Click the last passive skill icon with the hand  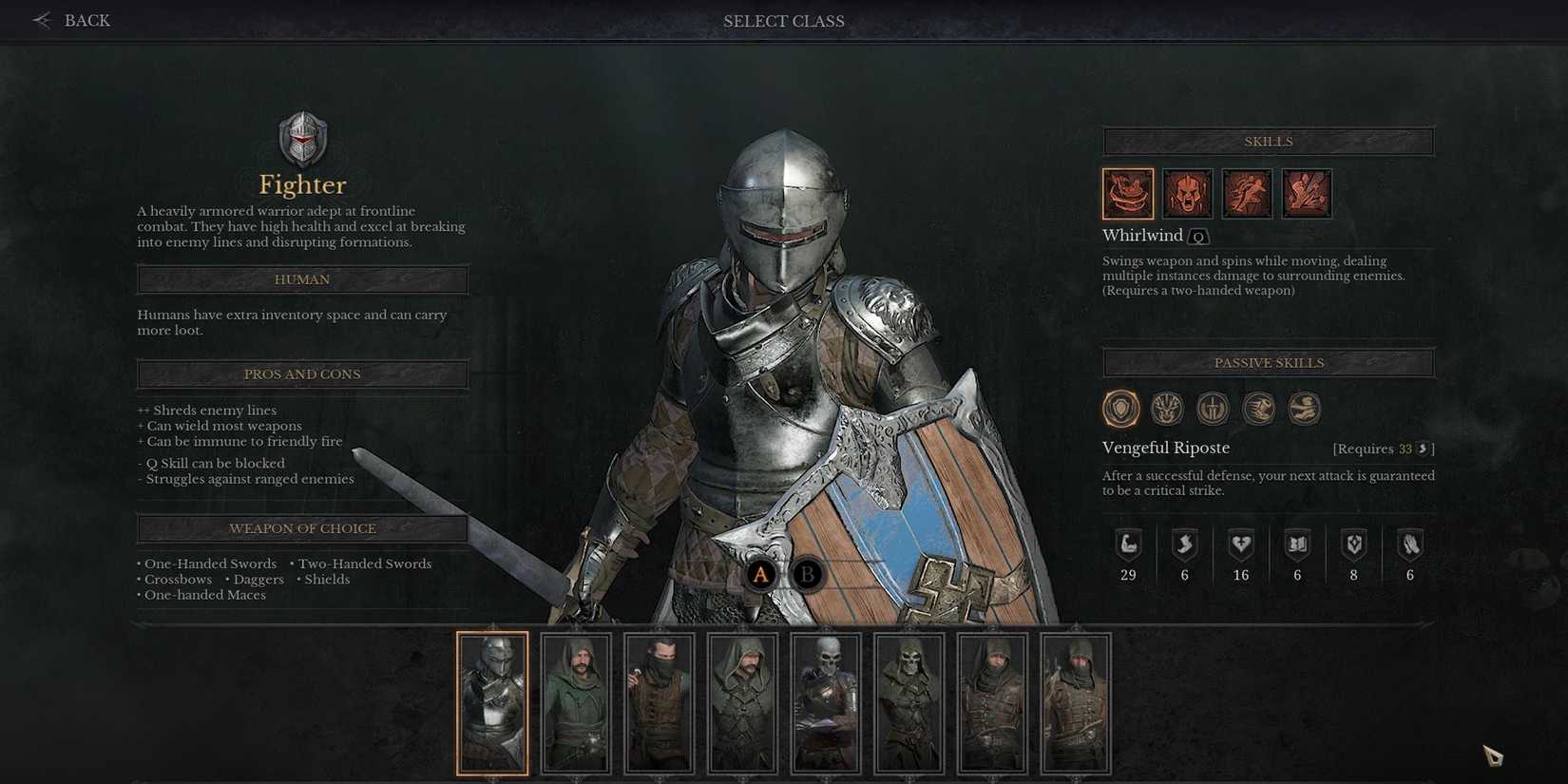click(x=1304, y=408)
